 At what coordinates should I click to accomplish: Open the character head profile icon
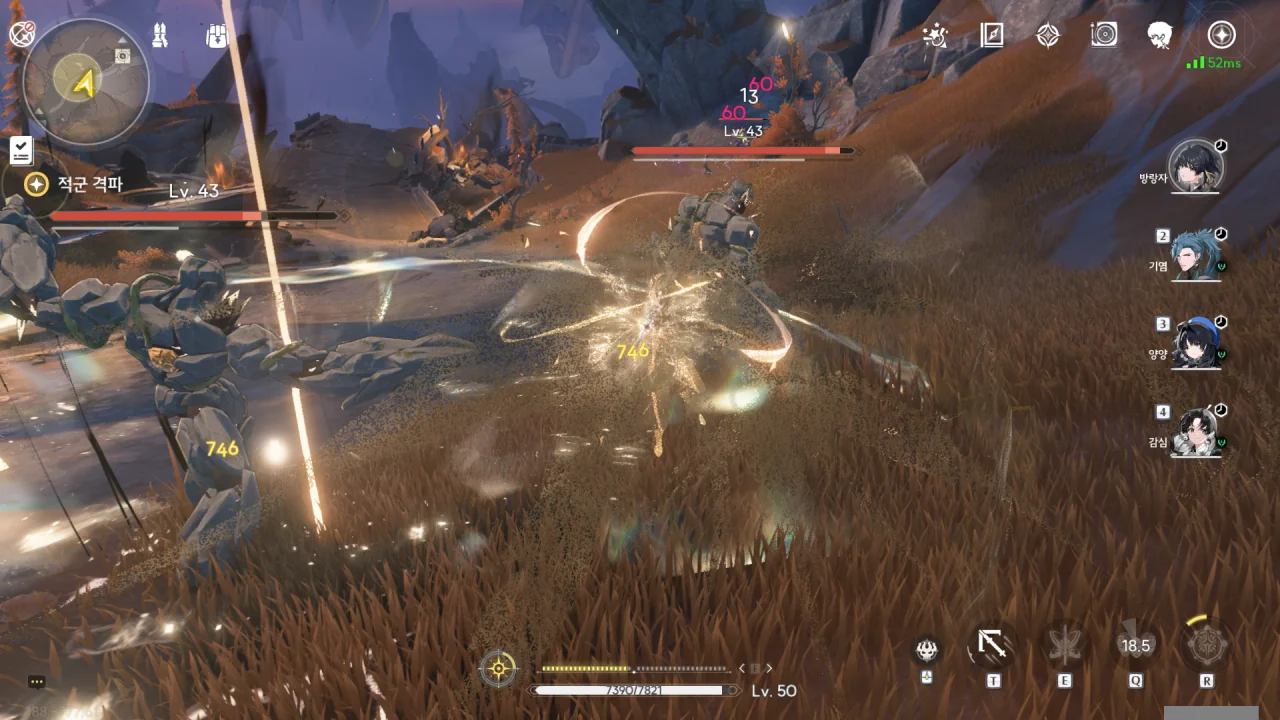coord(1160,36)
